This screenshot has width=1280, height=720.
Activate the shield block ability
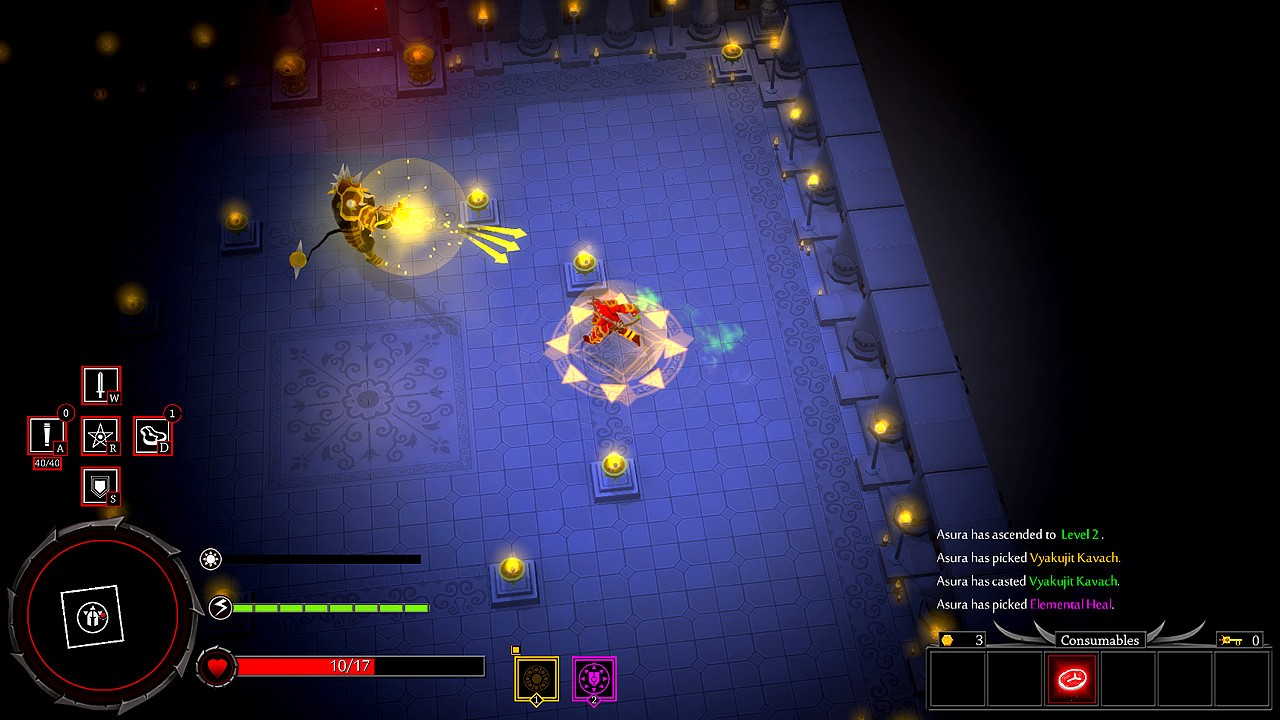click(x=100, y=486)
